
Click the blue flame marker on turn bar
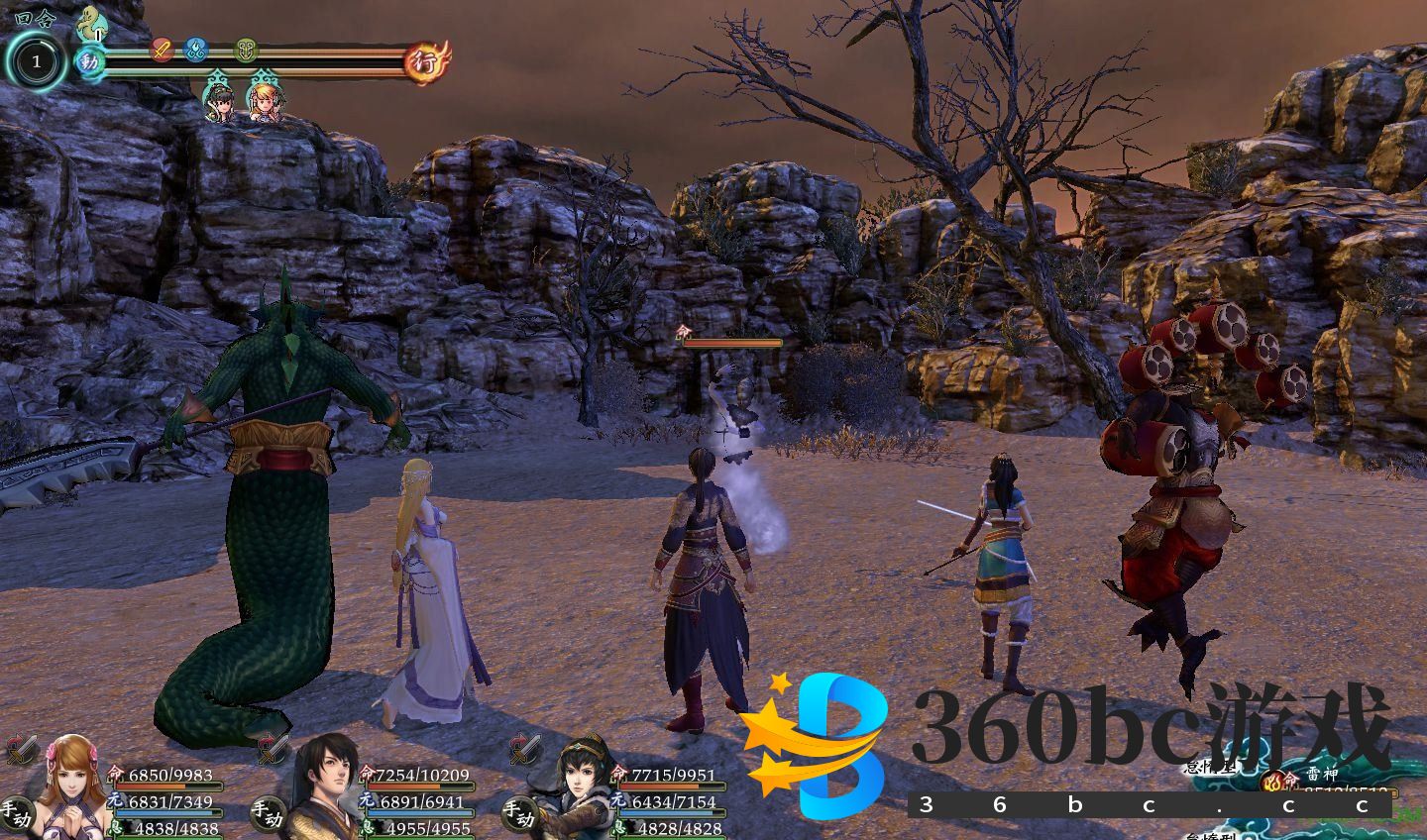pyautogui.click(x=196, y=49)
